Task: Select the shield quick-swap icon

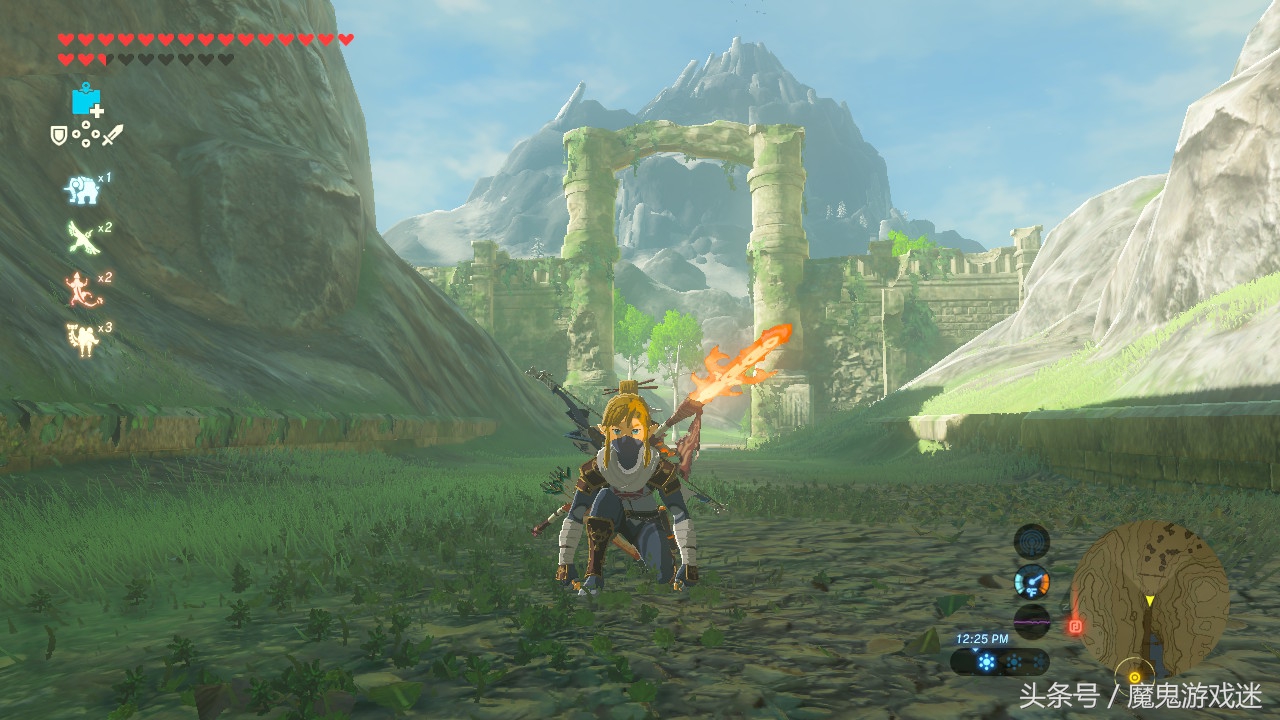Action: pos(59,134)
